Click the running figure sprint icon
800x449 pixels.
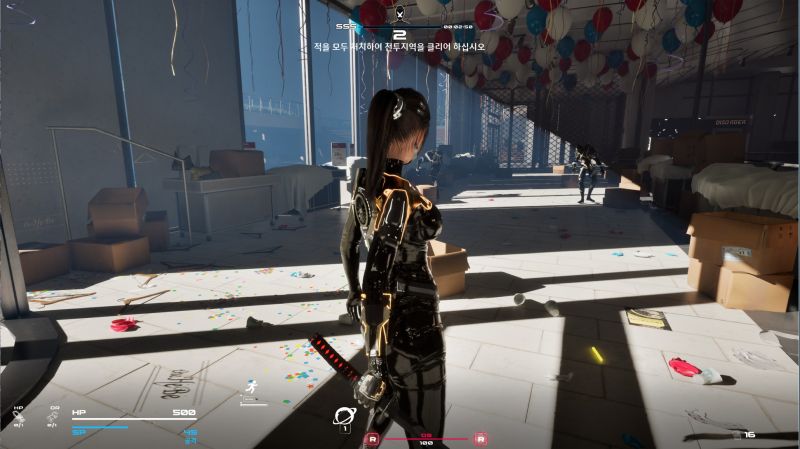[x=251, y=387]
